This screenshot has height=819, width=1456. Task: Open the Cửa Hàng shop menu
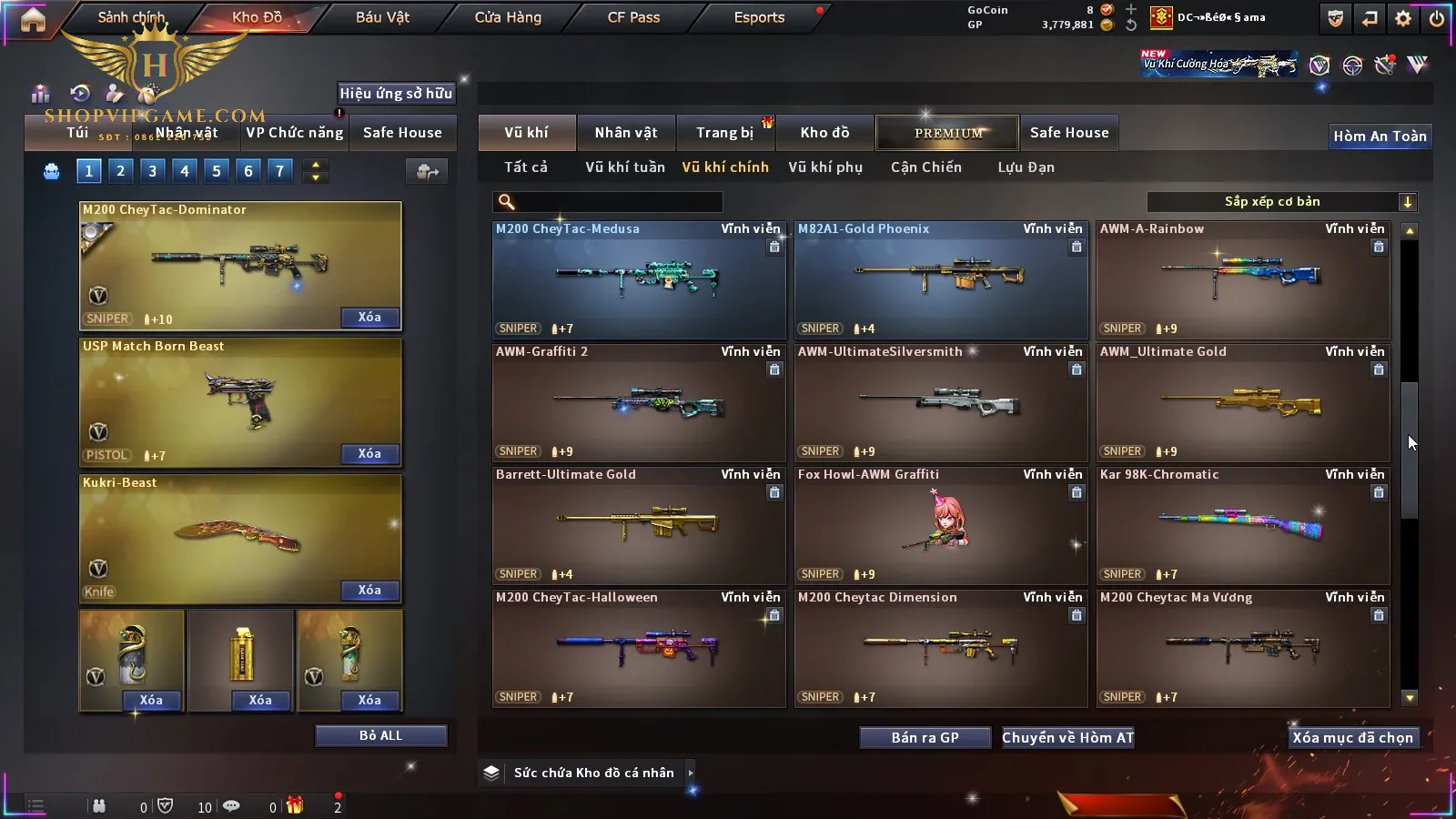[x=508, y=17]
